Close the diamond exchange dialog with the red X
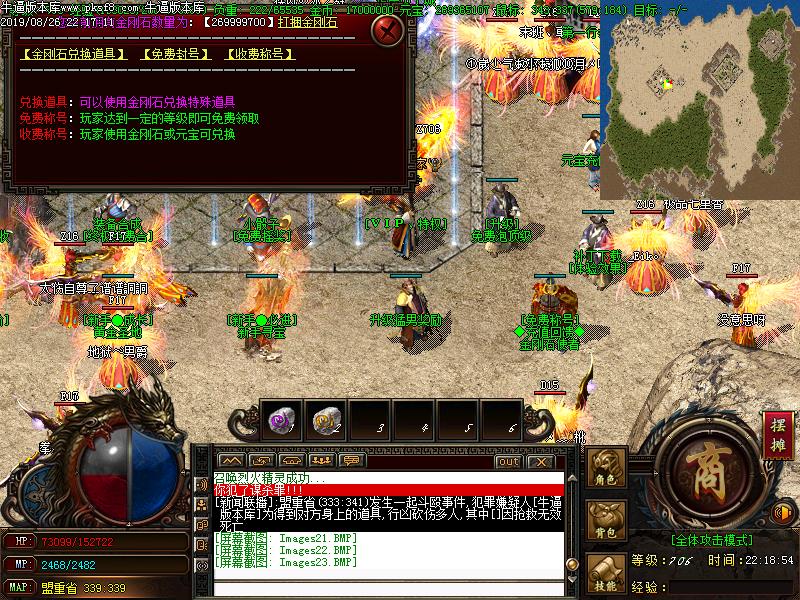Image resolution: width=800 pixels, height=600 pixels. 387,30
